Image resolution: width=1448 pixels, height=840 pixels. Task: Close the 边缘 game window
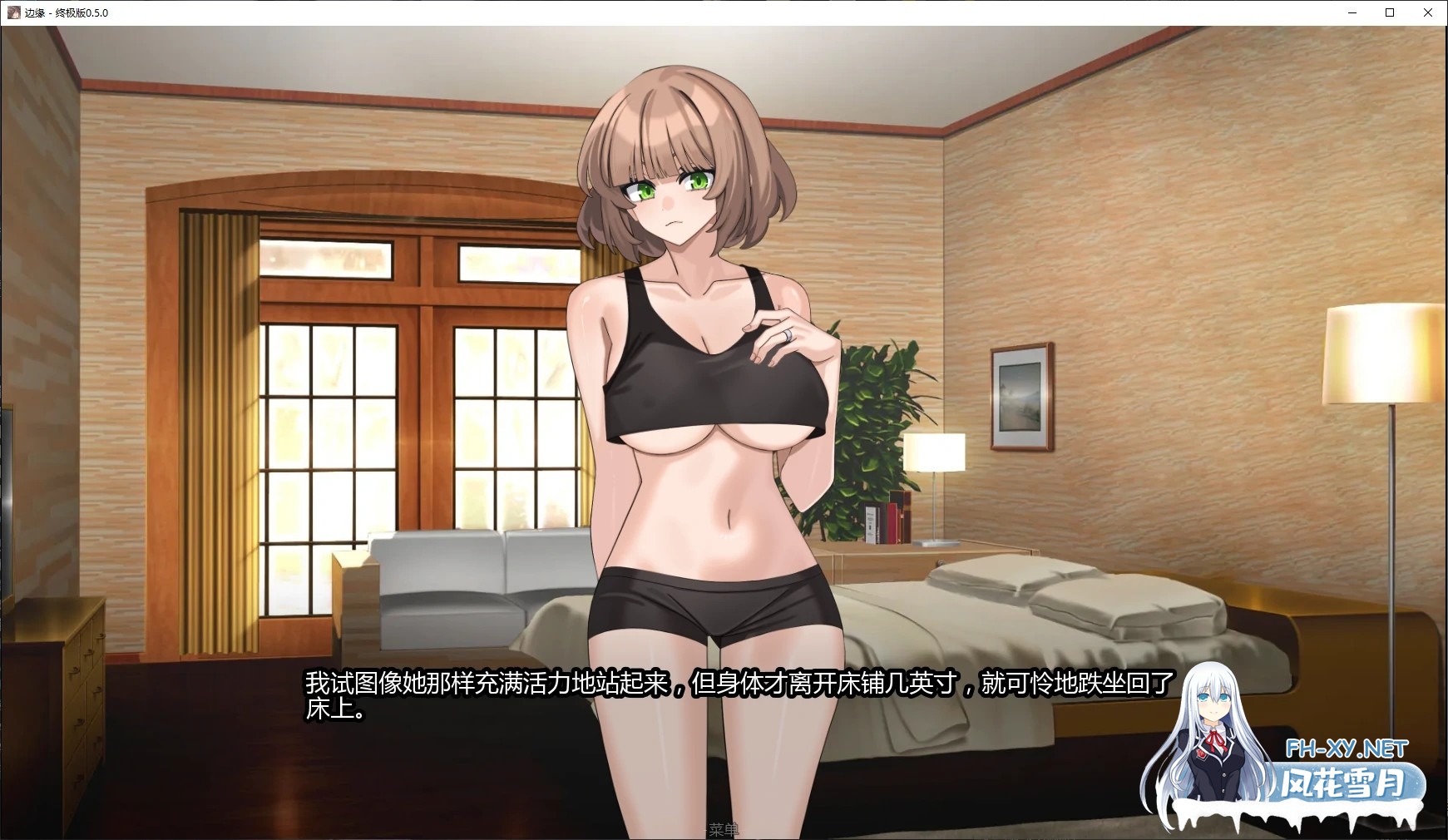1429,12
